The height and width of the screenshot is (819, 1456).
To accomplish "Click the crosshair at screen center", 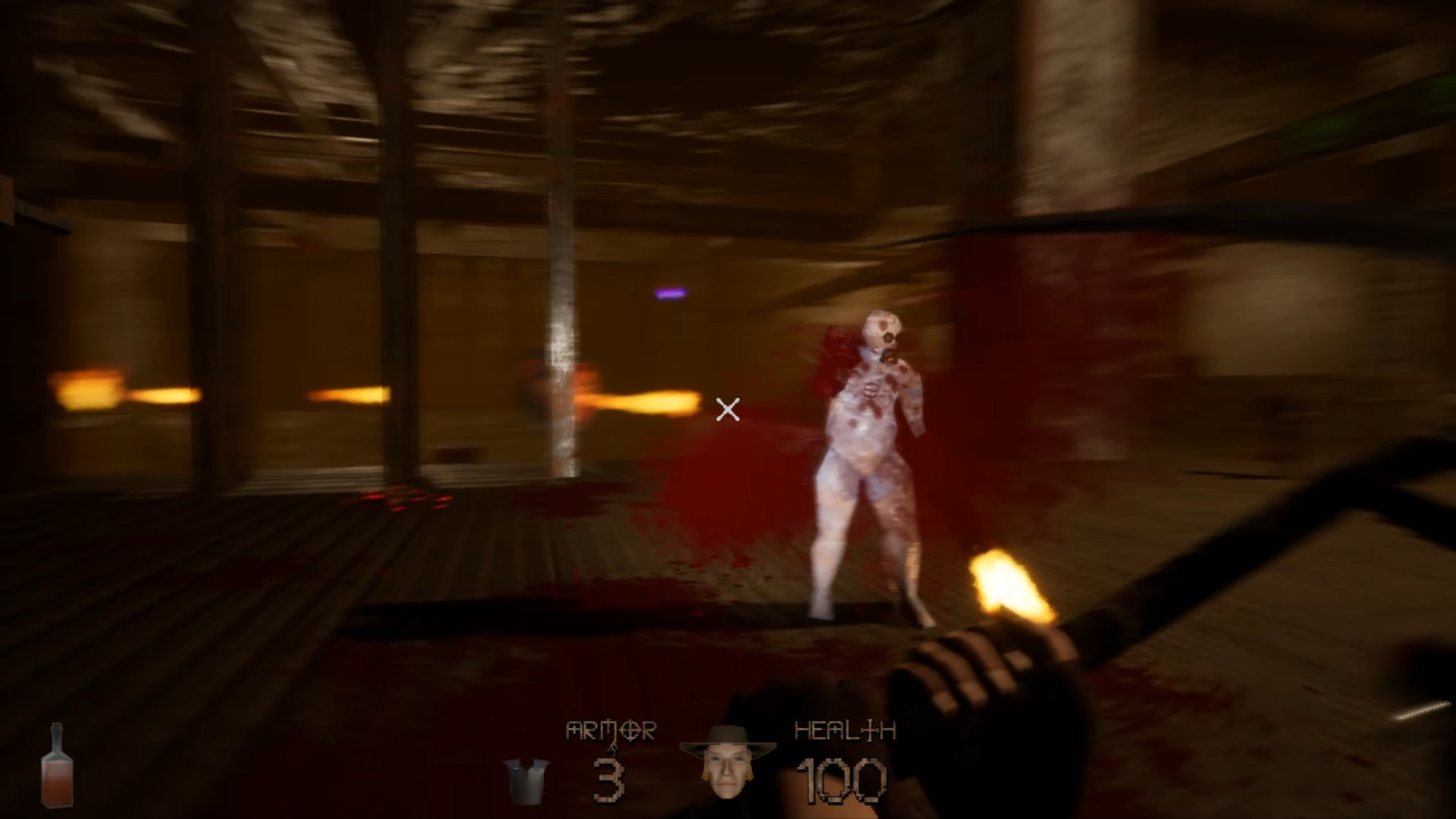I will tap(728, 410).
